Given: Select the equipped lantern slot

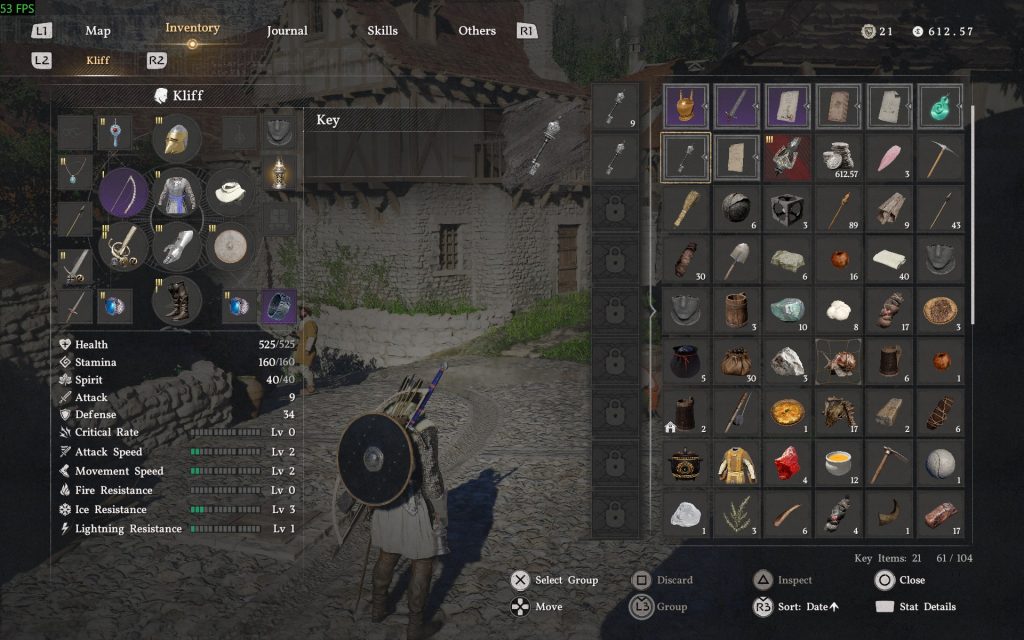Looking at the screenshot, I should click(279, 175).
